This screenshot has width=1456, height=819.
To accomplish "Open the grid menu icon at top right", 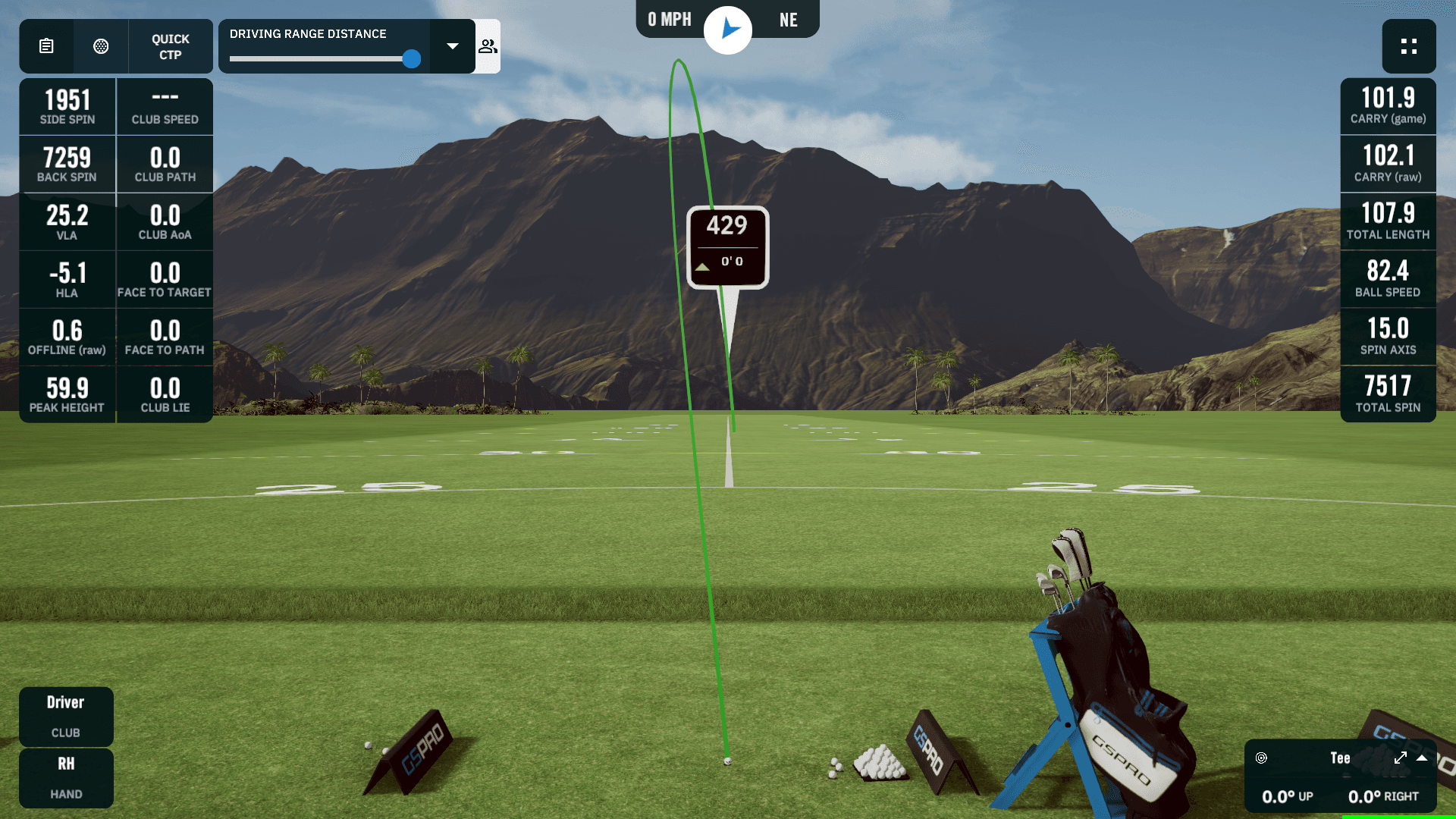I will coord(1409,46).
